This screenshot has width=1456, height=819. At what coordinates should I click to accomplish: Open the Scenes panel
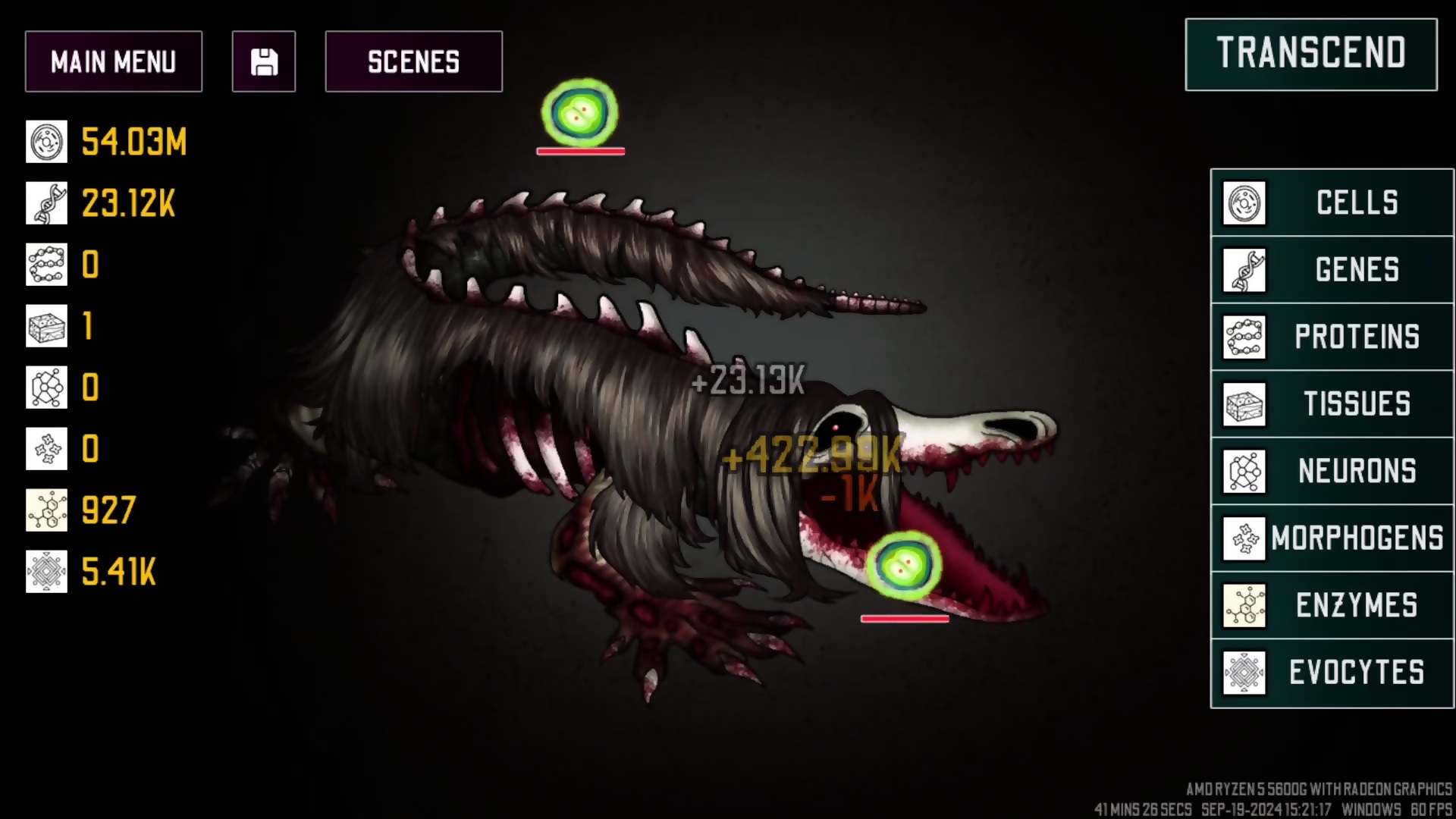pyautogui.click(x=413, y=61)
